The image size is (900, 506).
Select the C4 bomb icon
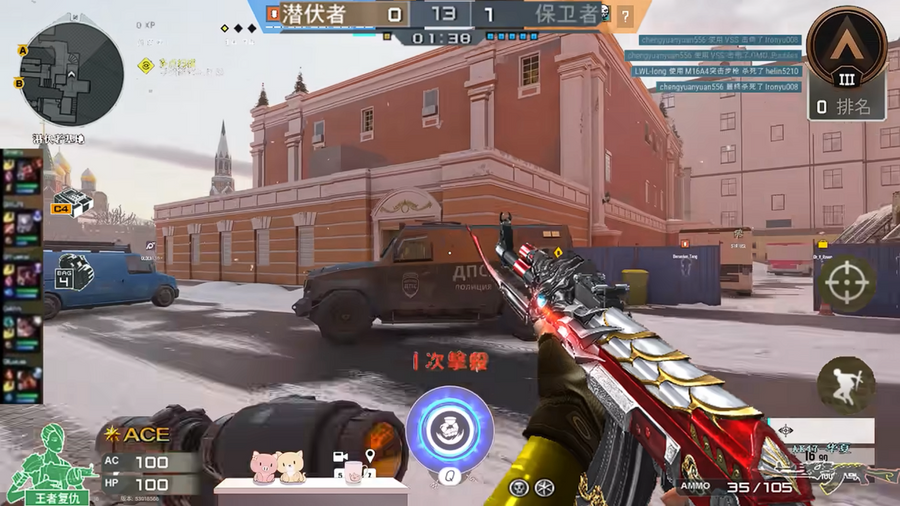tap(72, 202)
